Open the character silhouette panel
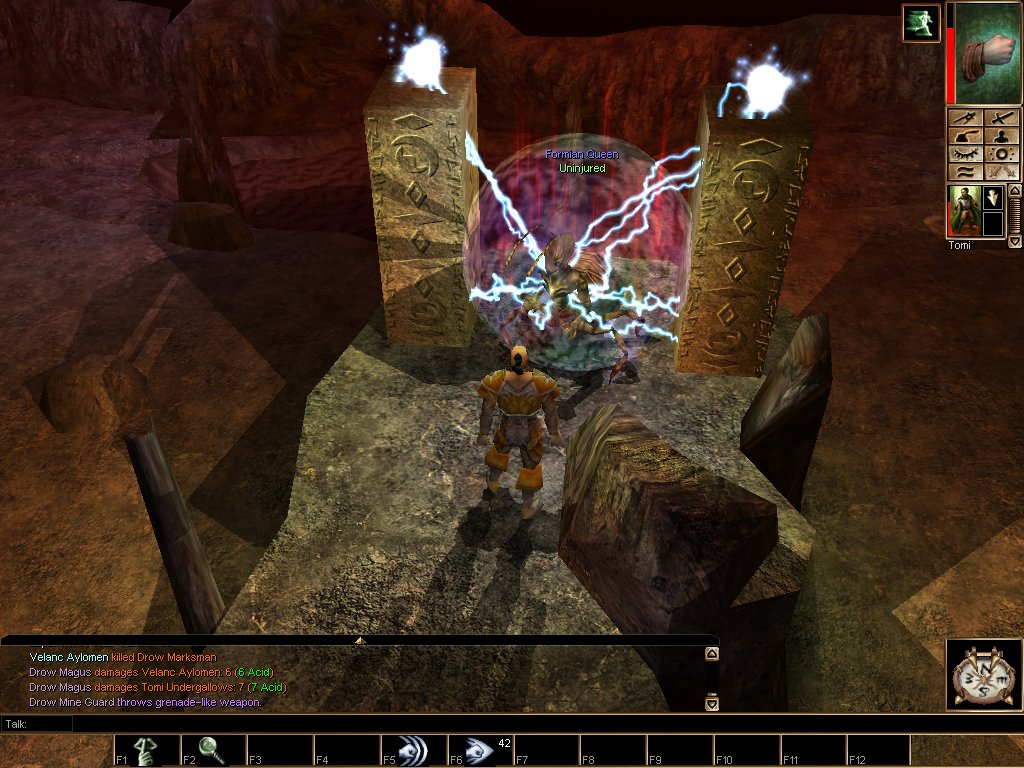Image resolution: width=1024 pixels, height=768 pixels. tap(1001, 136)
